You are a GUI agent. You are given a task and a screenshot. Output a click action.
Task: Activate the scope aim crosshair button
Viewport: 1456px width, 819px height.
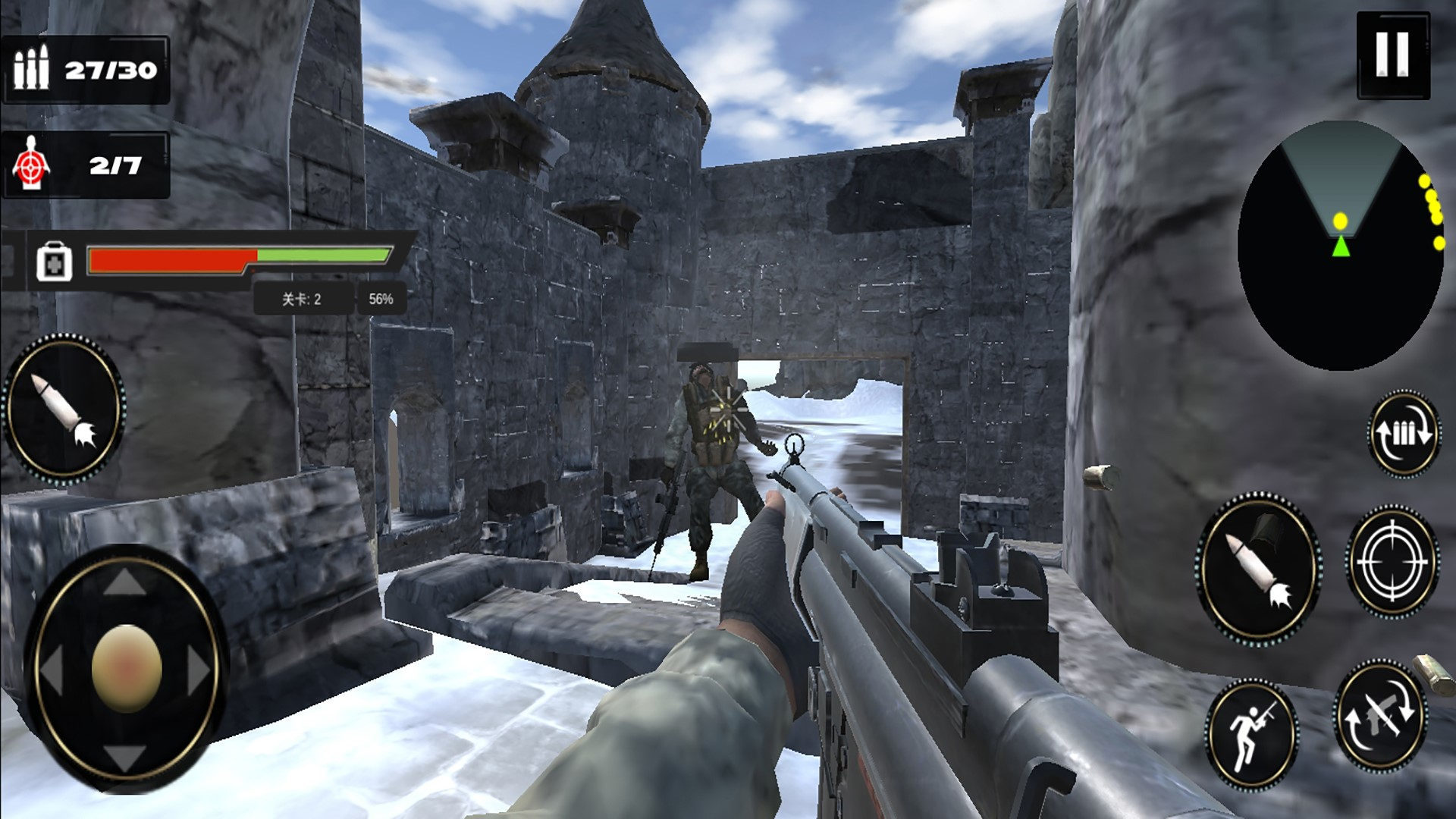(1392, 562)
